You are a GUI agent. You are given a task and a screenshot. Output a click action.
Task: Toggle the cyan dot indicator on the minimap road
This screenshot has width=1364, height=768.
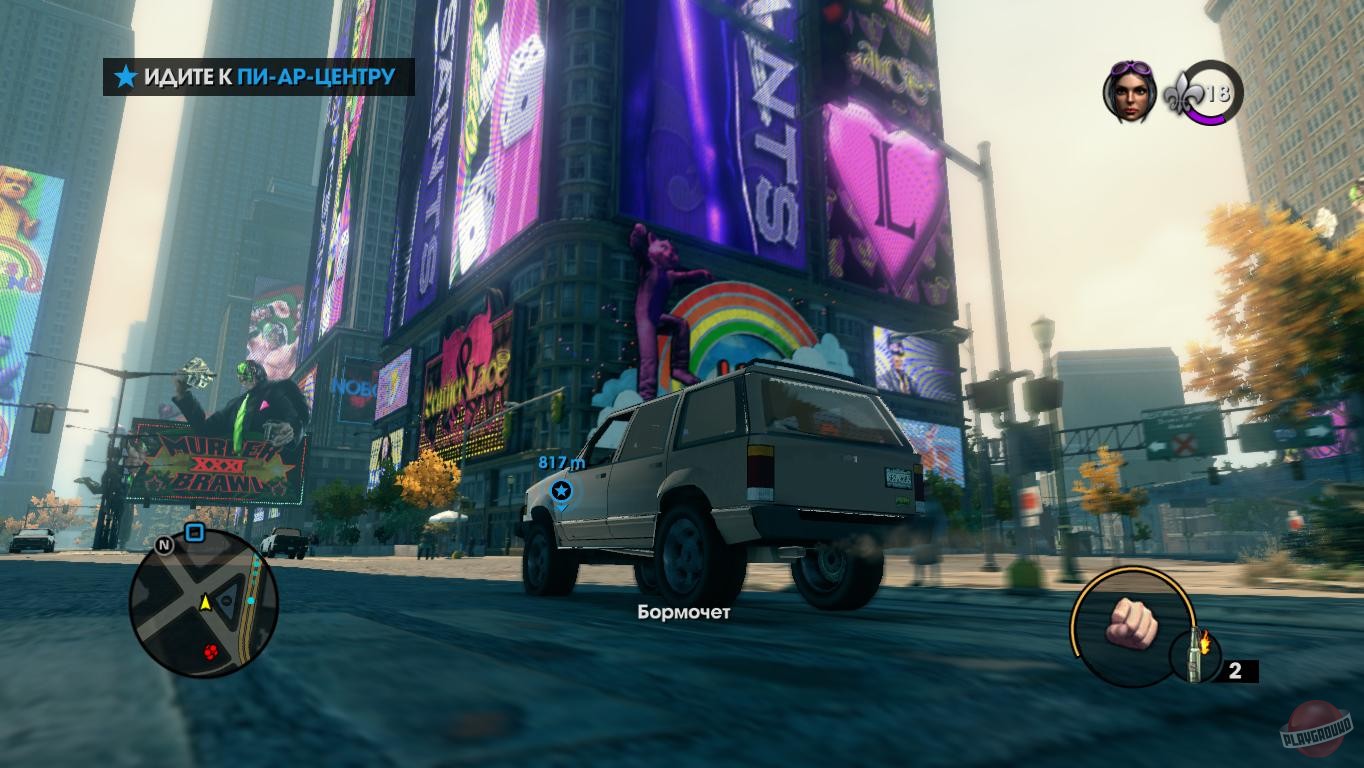[251, 600]
